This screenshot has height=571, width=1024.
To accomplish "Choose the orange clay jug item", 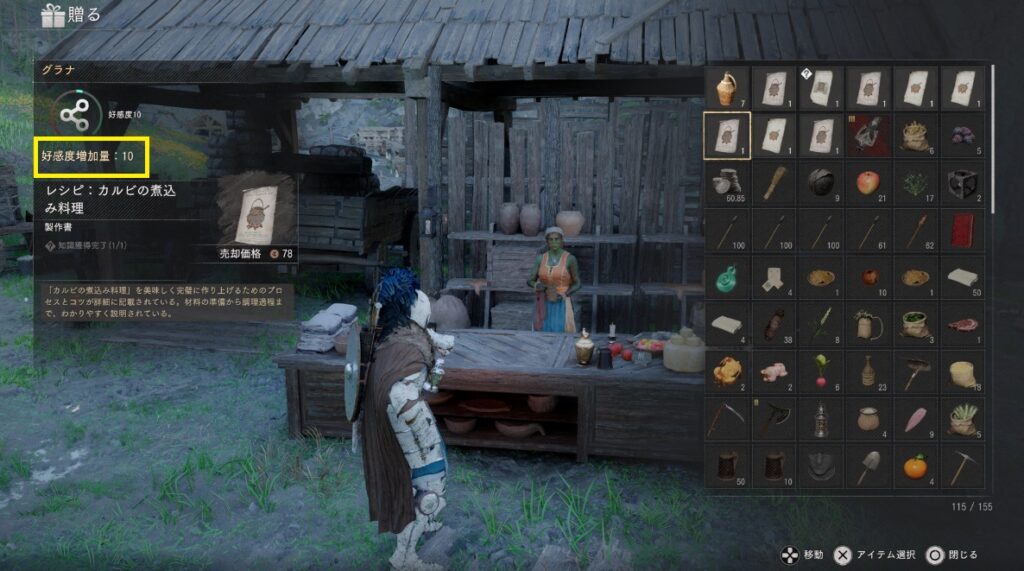I will pyautogui.click(x=727, y=88).
